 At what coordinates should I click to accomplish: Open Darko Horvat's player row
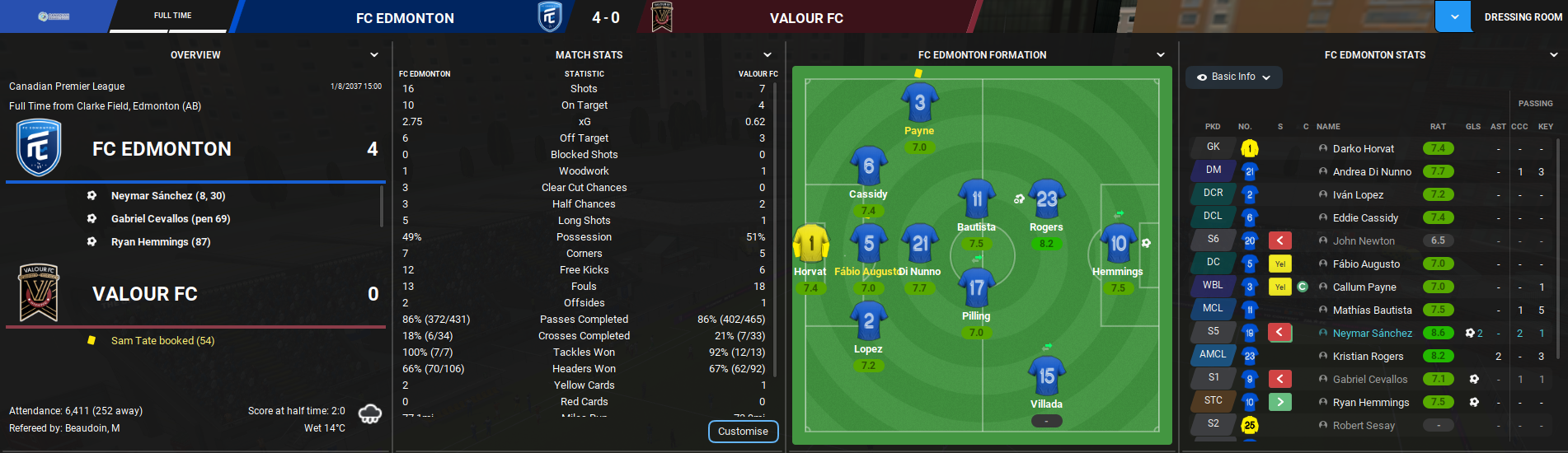1363,149
